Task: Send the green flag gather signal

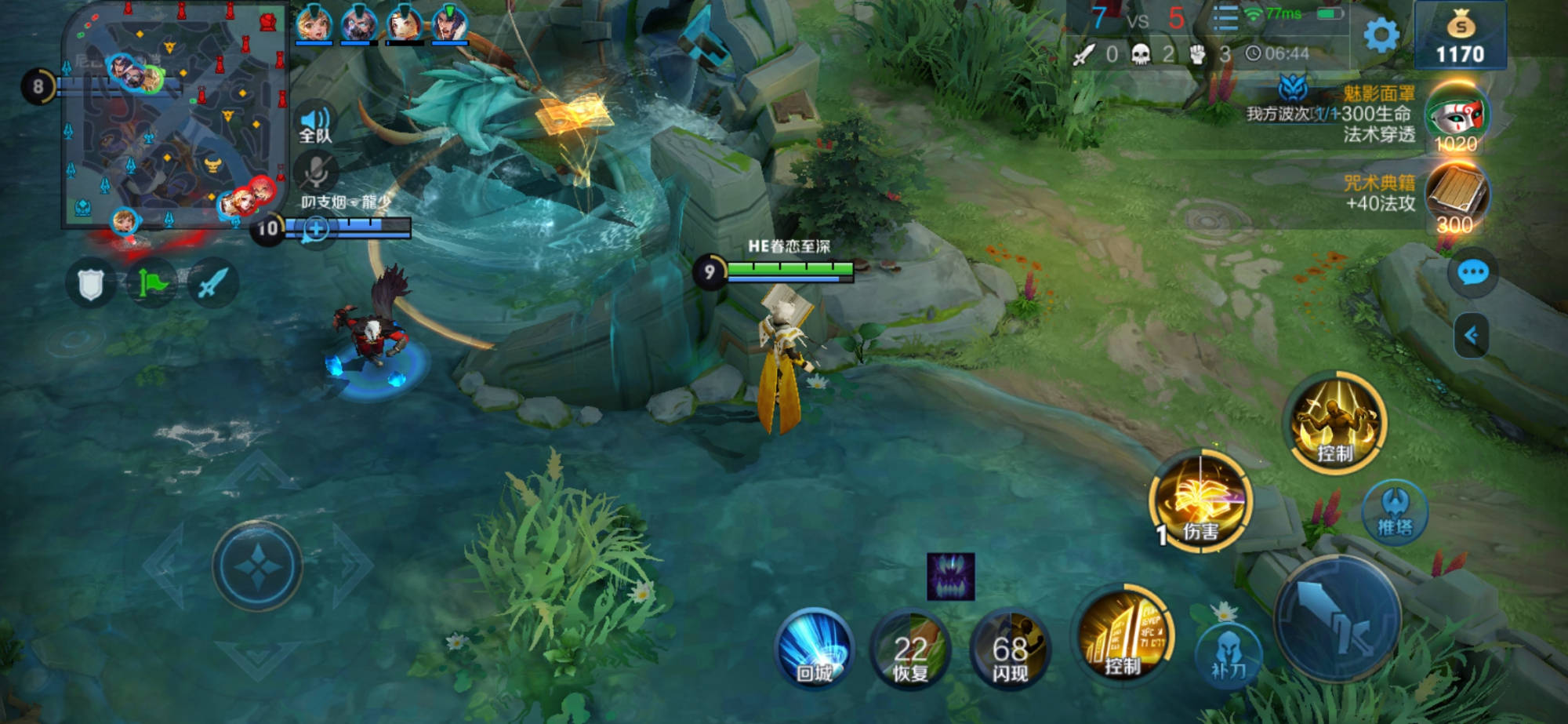Action: pyautogui.click(x=152, y=283)
